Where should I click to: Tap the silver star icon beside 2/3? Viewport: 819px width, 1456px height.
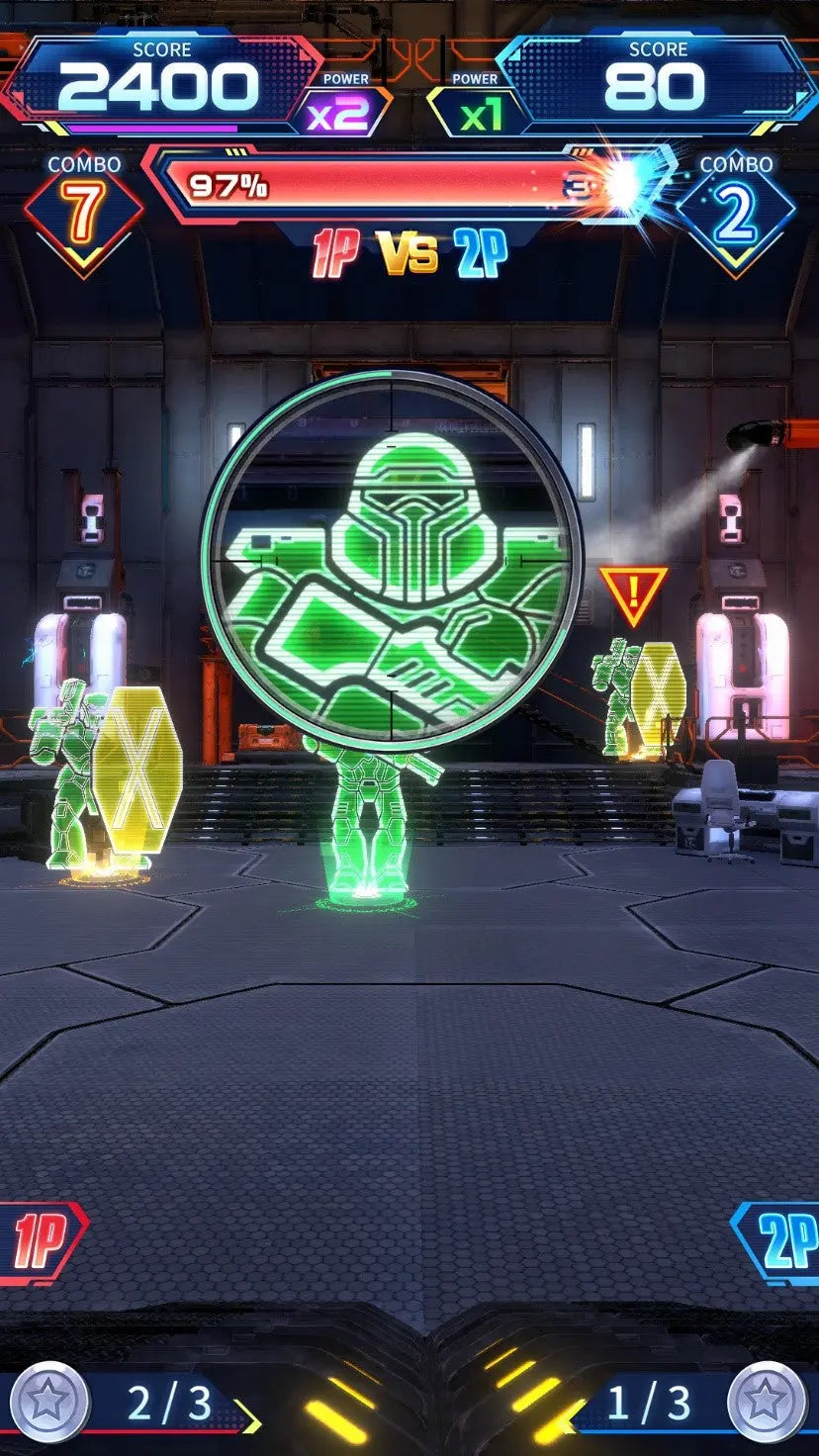point(49,1402)
